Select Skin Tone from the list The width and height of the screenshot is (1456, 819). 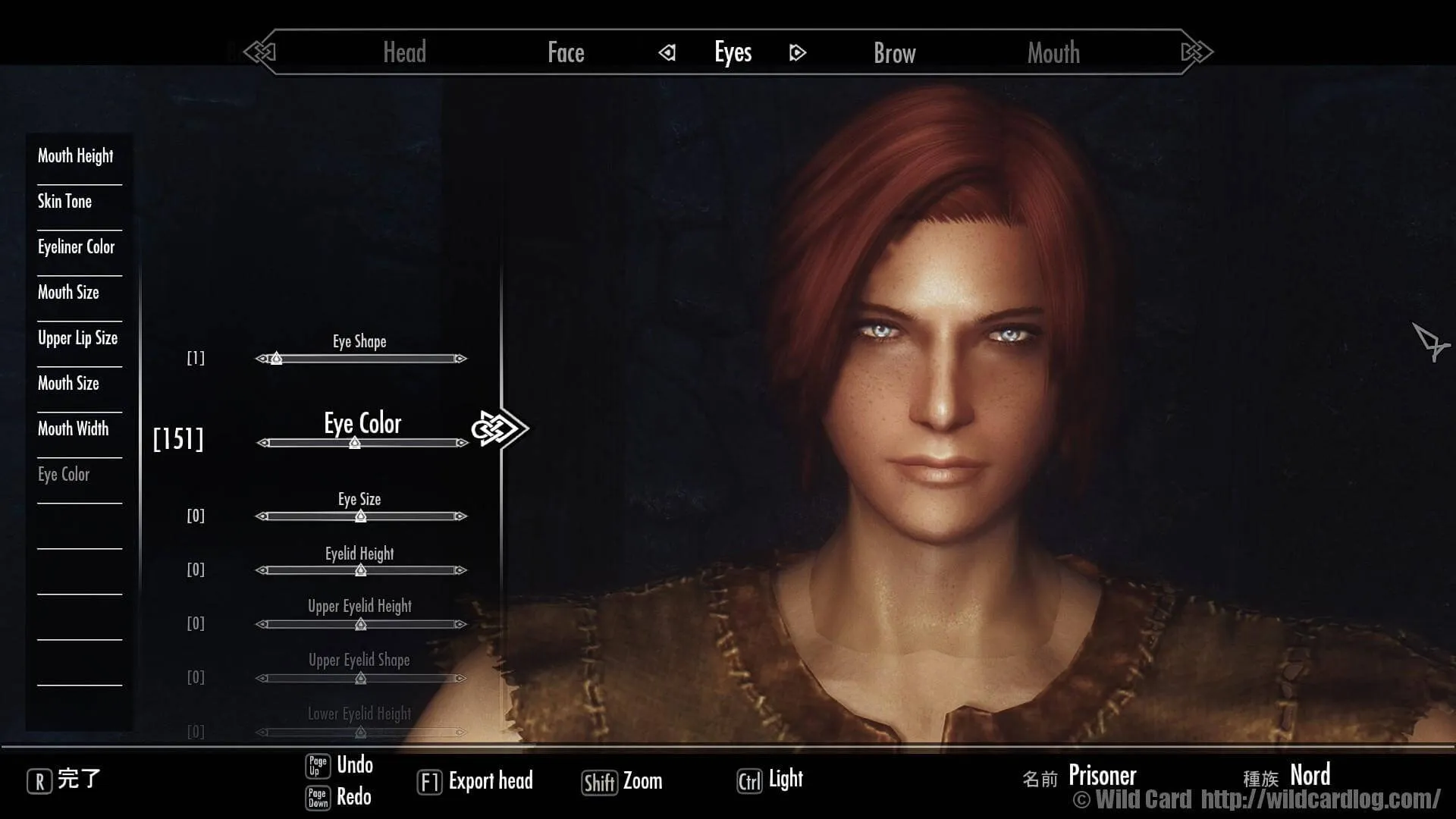click(64, 202)
